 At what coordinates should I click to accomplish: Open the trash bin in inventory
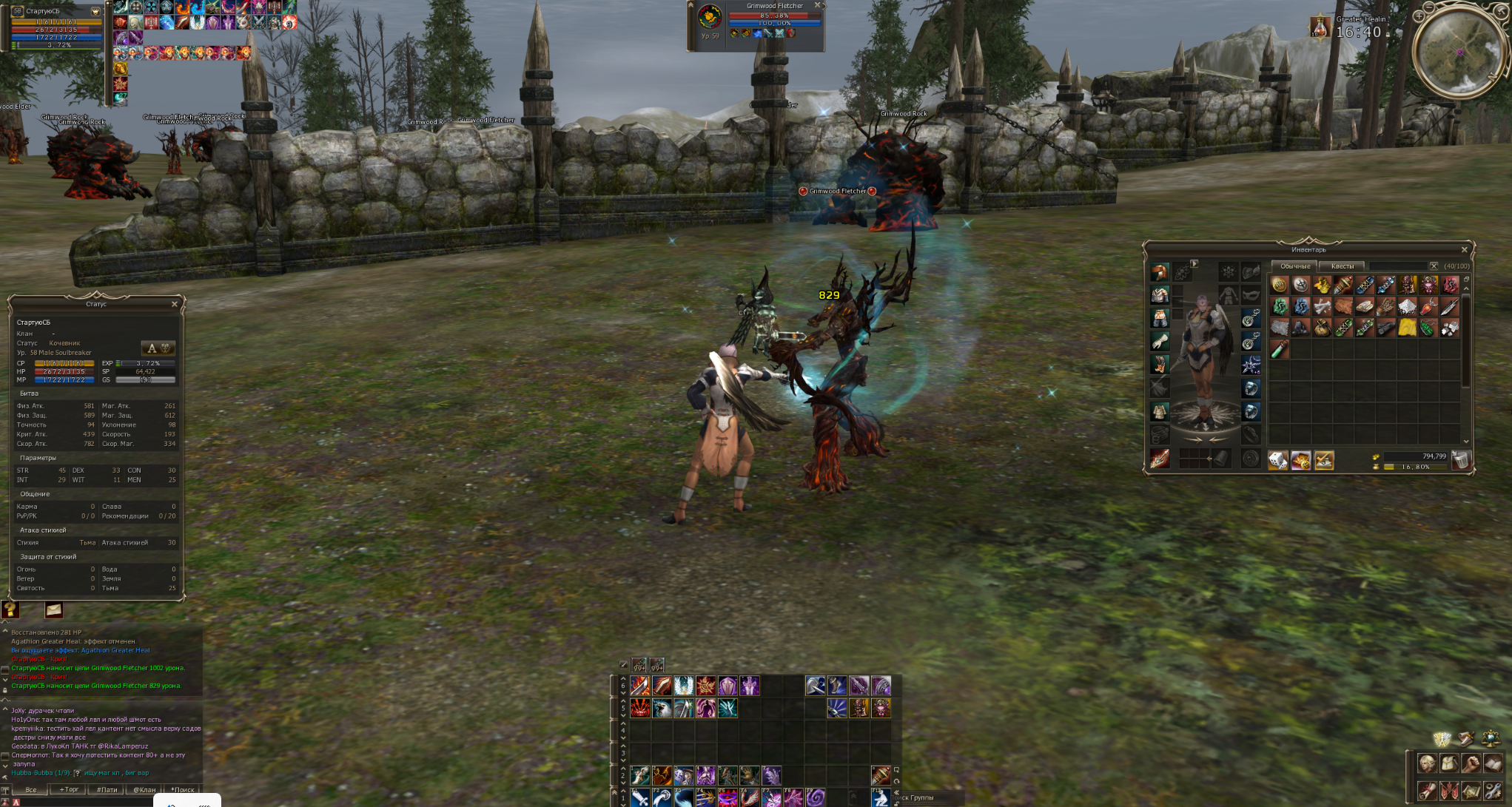[1460, 461]
